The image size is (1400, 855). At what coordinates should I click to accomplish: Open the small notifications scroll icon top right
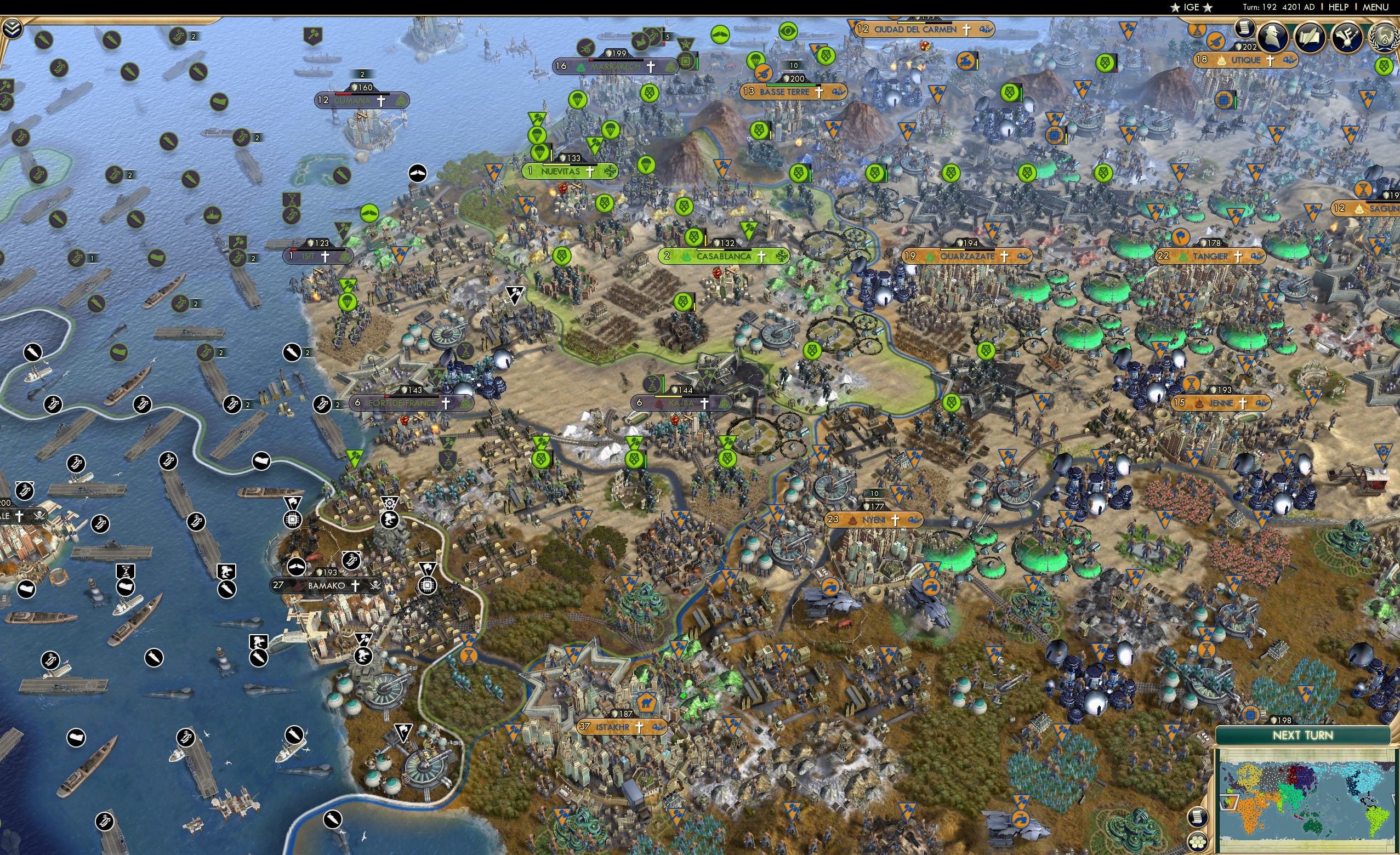(1245, 30)
